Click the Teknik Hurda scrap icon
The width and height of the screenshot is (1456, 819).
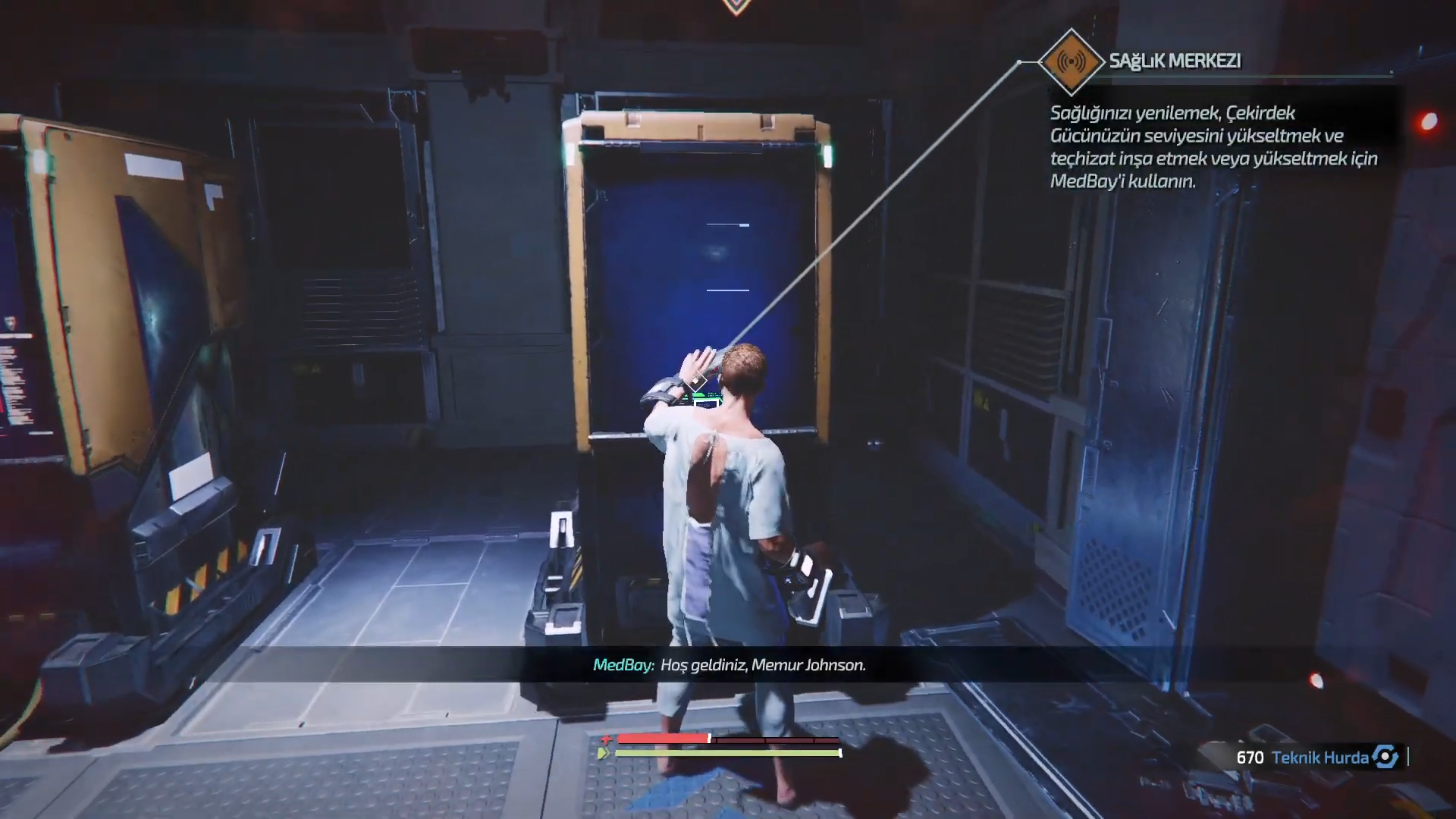pos(1385,757)
